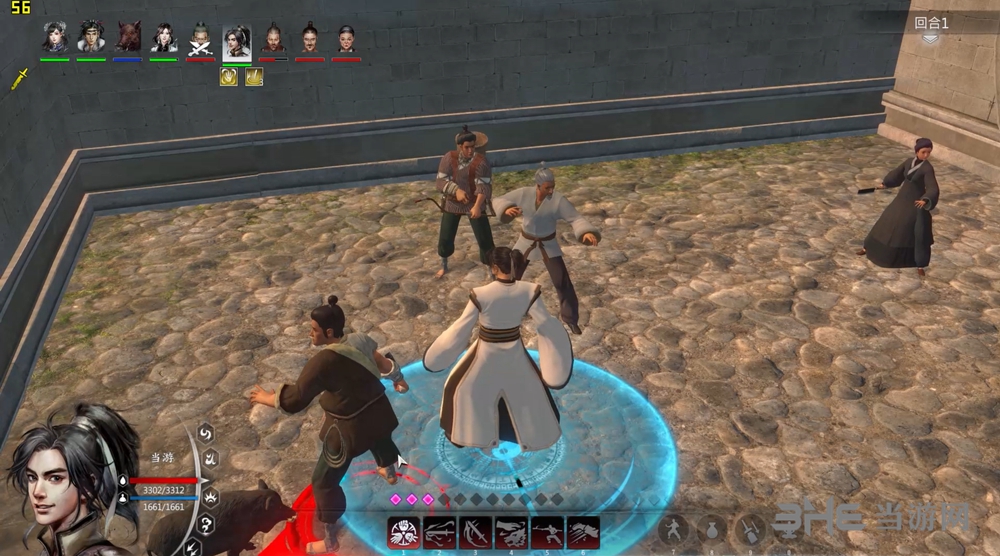Click the yellow sword icon on left edge

pos(19,79)
